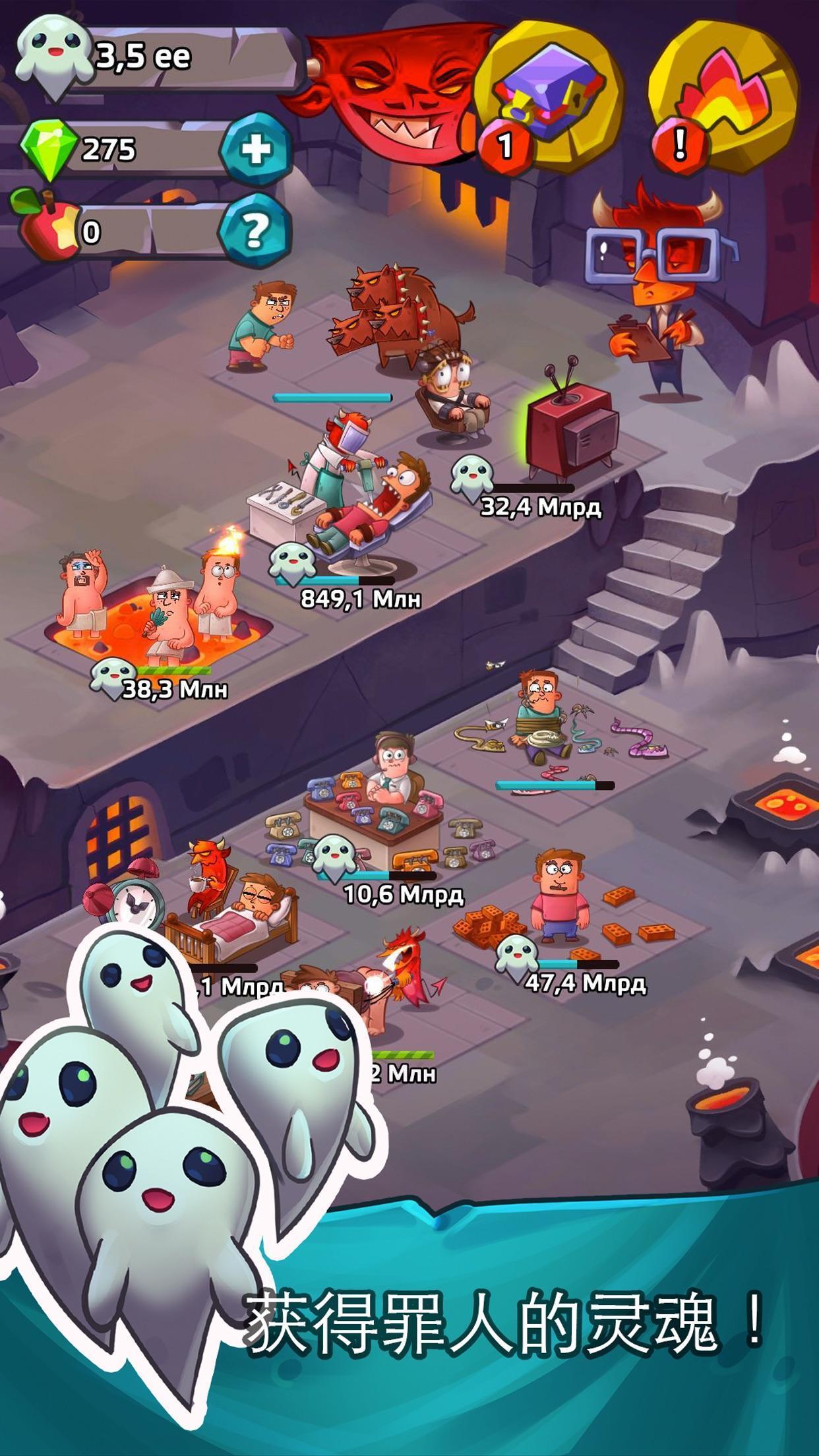Open the purple treasure chest coin
The width and height of the screenshot is (819, 1456).
click(551, 99)
